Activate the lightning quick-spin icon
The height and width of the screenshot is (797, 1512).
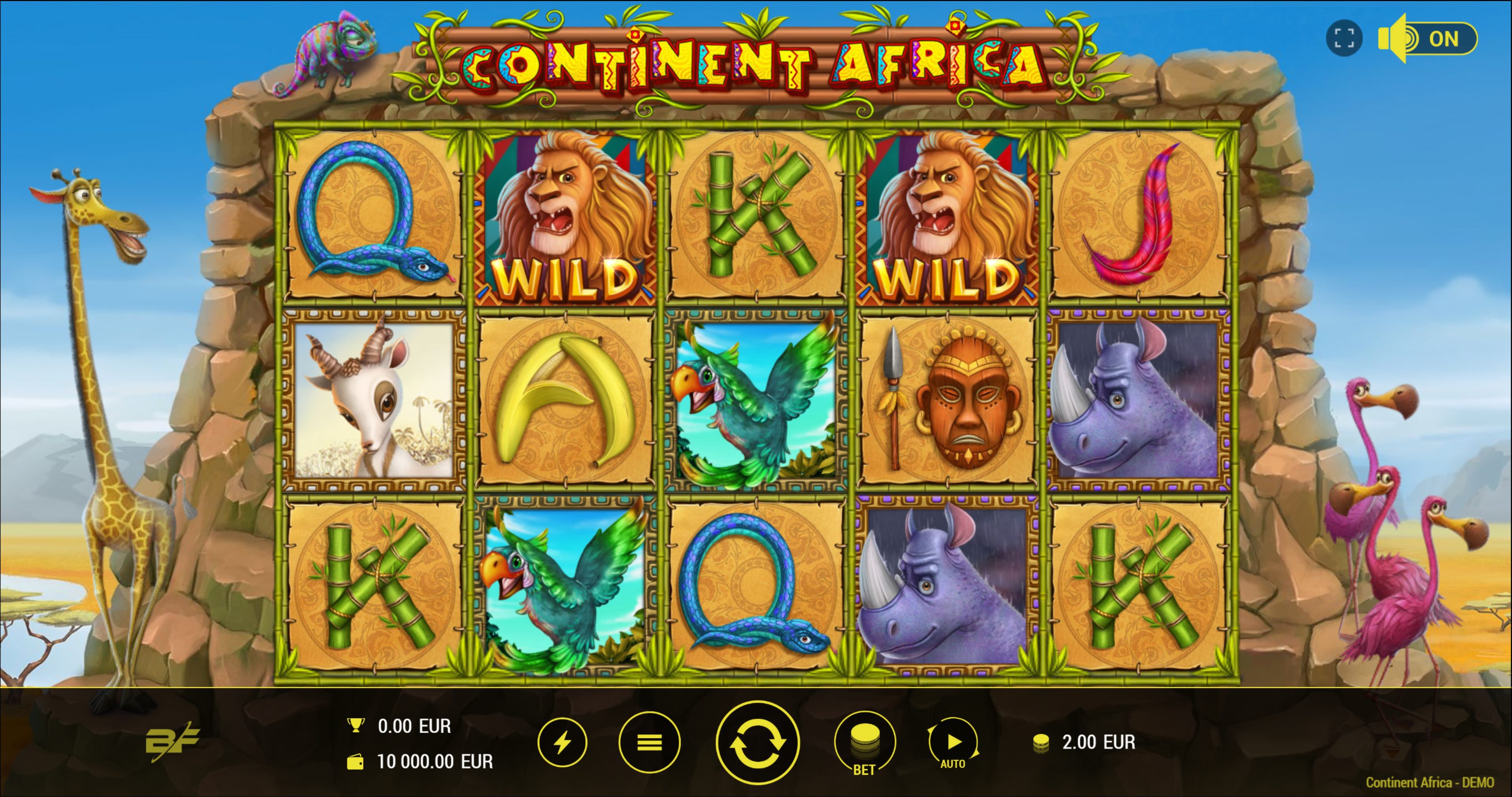[x=562, y=742]
